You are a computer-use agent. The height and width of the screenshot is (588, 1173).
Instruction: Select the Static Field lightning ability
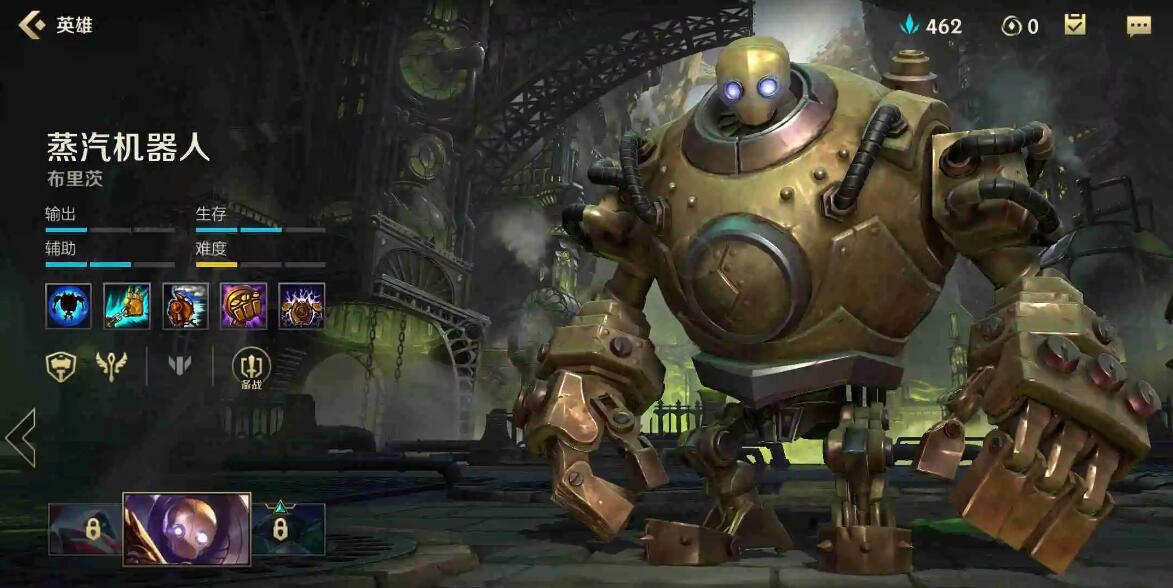[301, 305]
